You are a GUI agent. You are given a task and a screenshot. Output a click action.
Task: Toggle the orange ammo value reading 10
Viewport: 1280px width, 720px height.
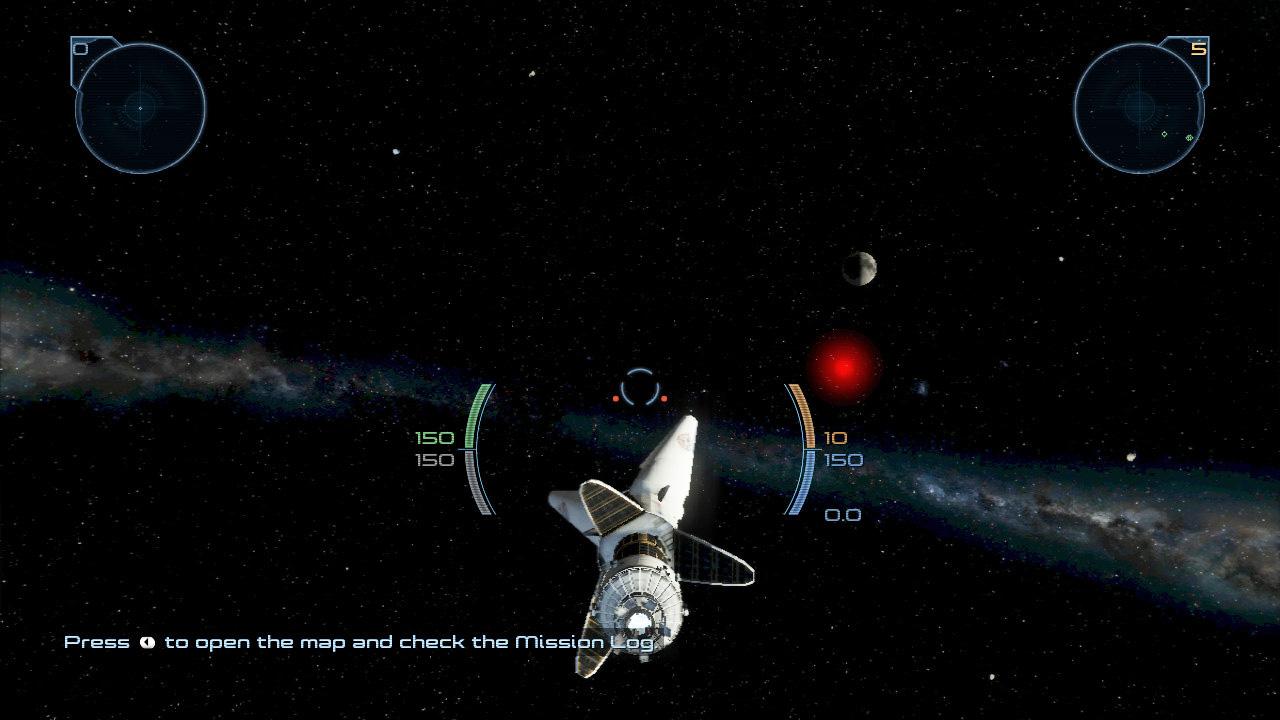point(836,437)
